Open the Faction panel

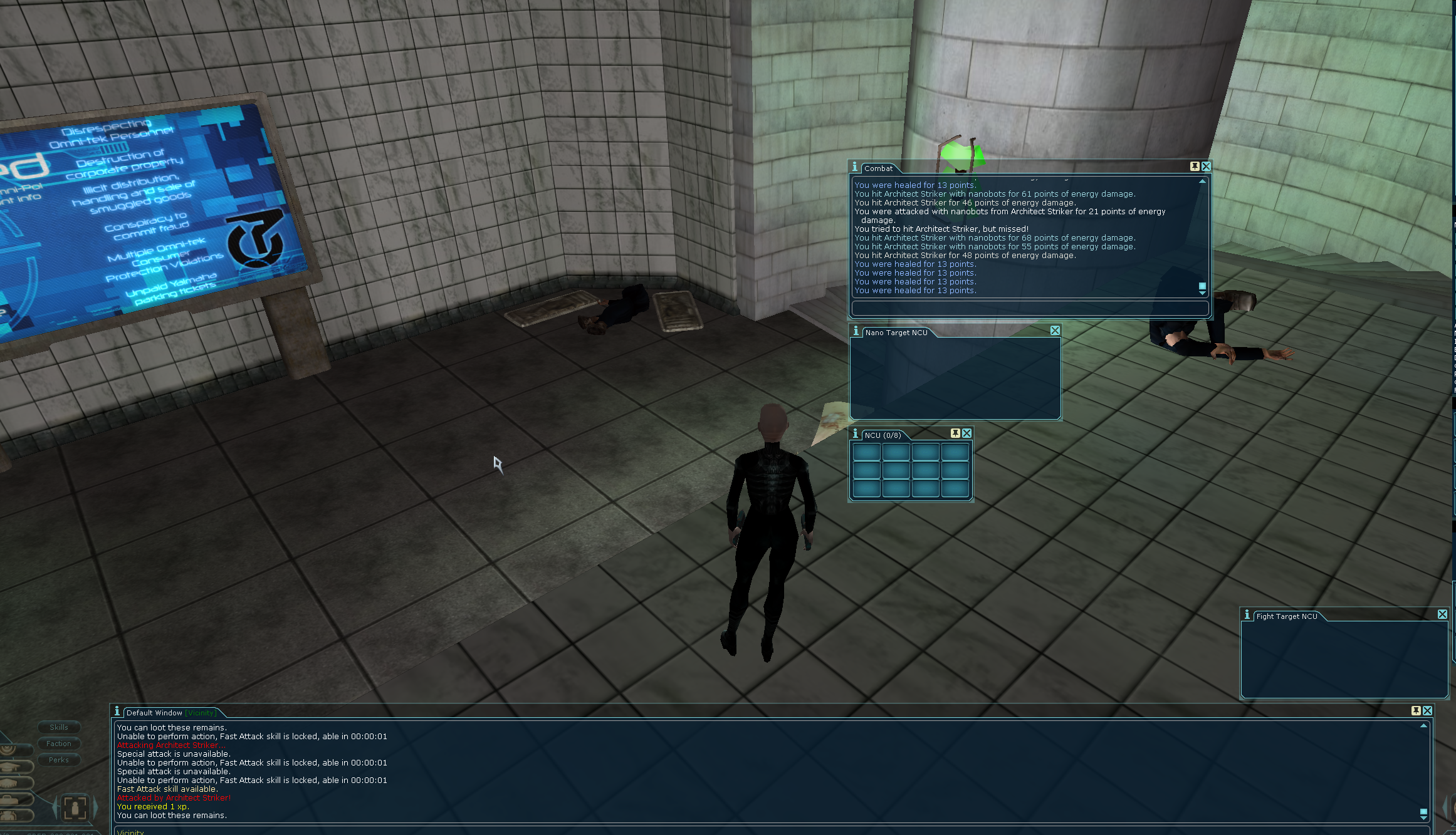tap(59, 744)
